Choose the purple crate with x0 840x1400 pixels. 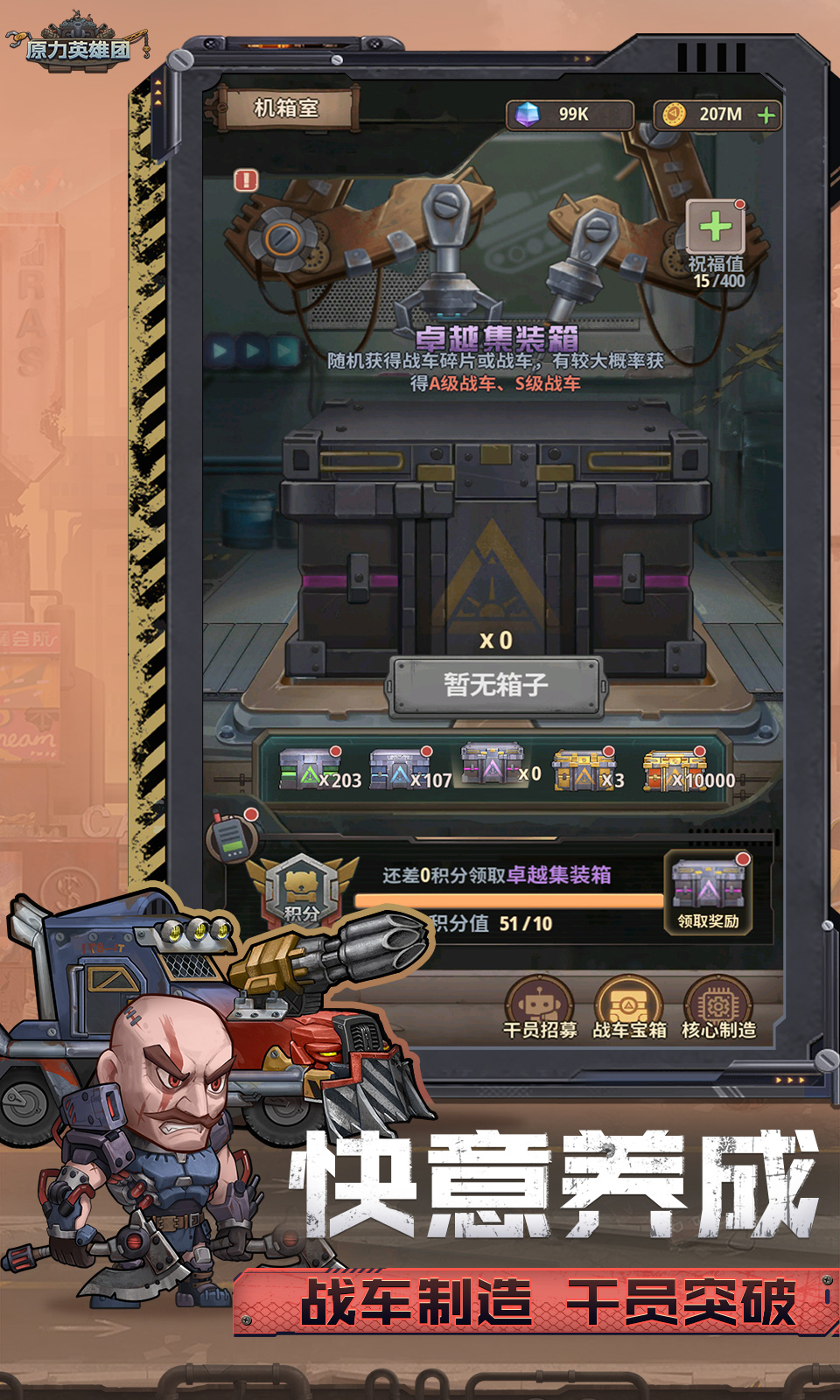point(492,766)
